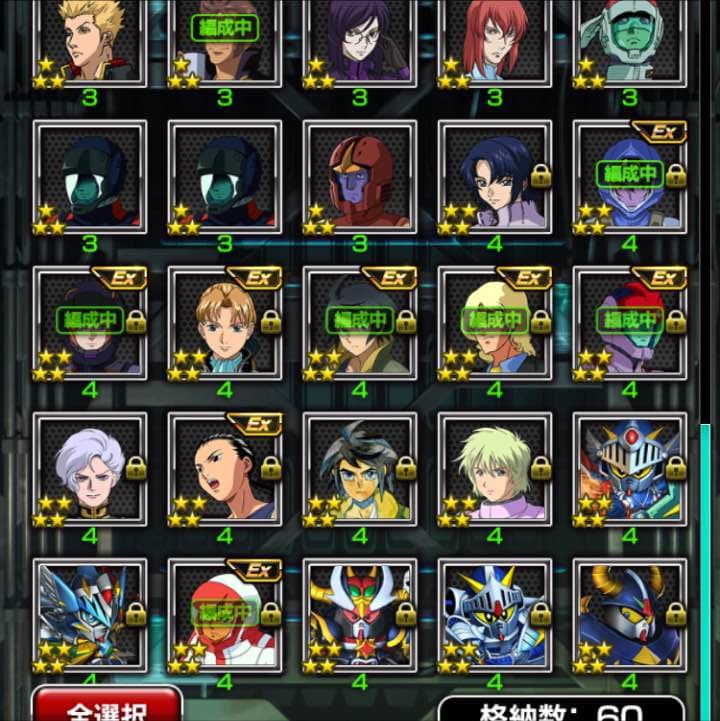Select the silver knight with yellow crest
Screen dimensions: 720x721
click(x=495, y=613)
